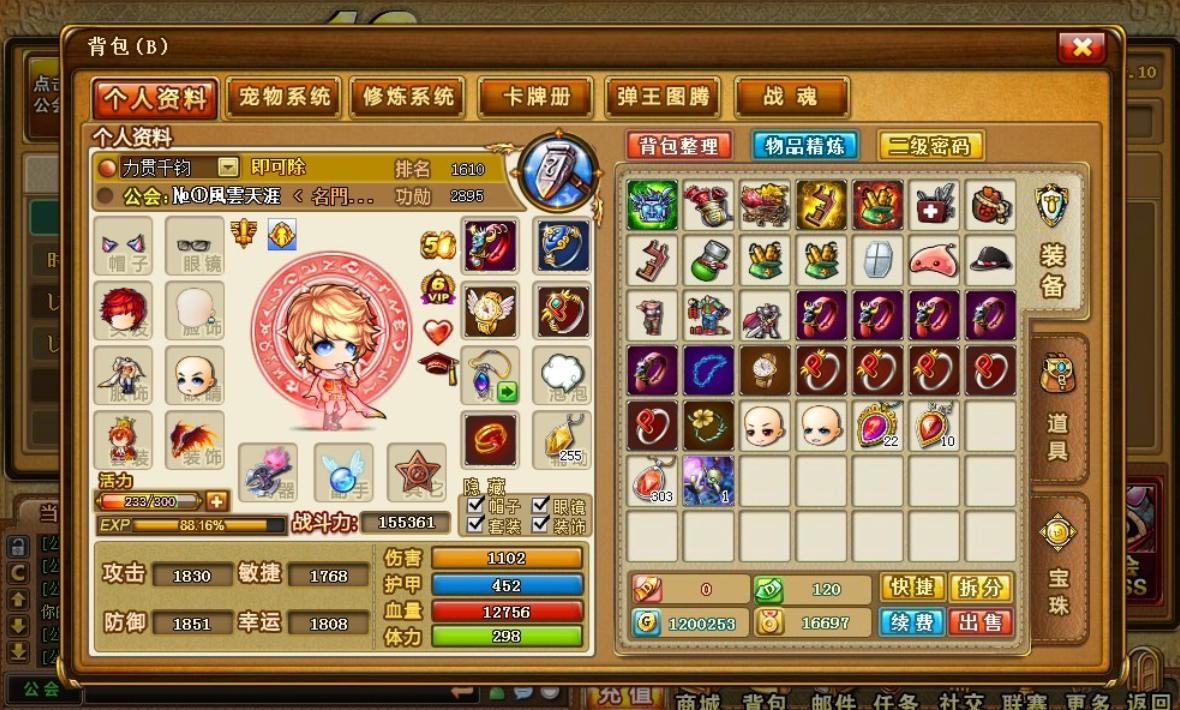Open the 修炼系统 tab
This screenshot has height=710, width=1180.
pos(408,97)
